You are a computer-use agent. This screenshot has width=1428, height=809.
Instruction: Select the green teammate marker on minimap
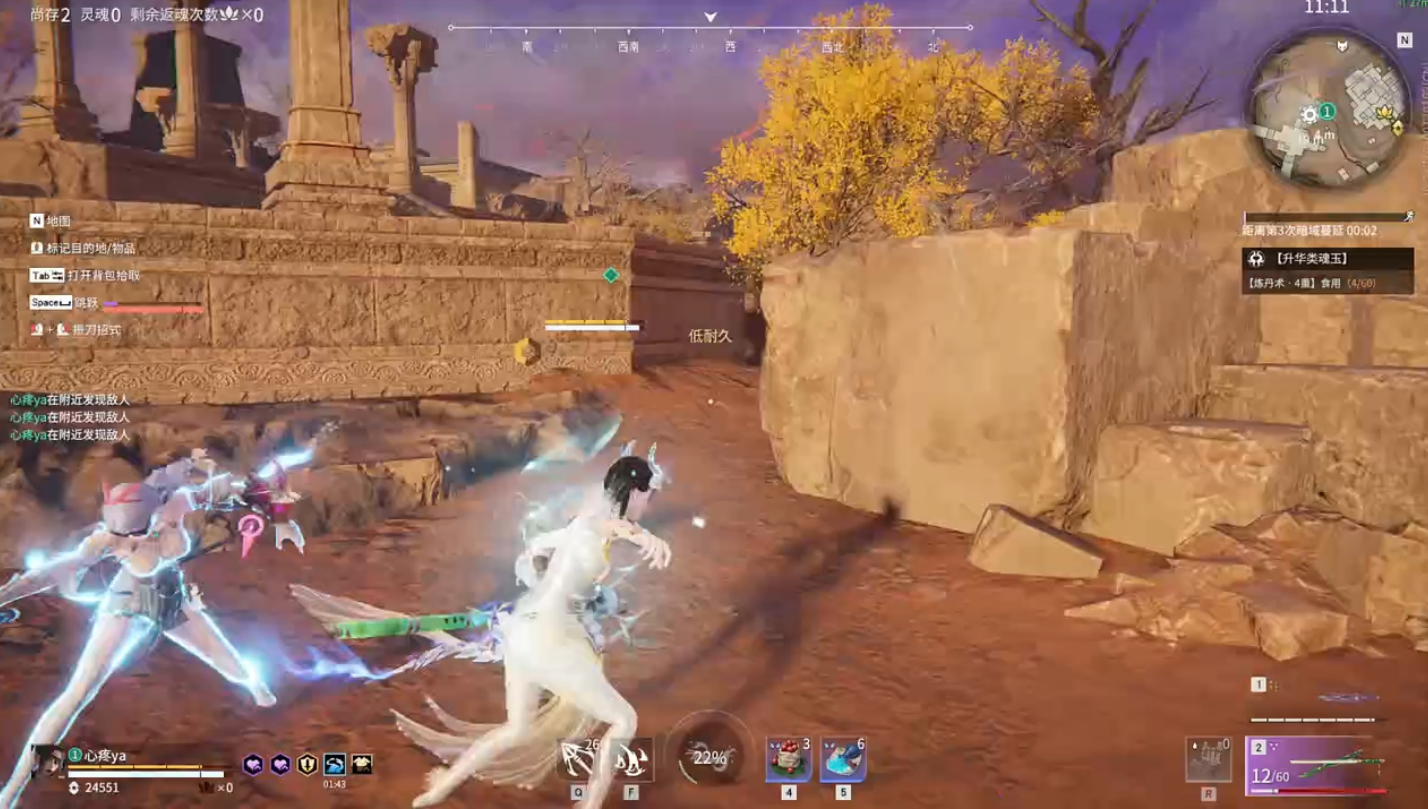coord(1327,111)
